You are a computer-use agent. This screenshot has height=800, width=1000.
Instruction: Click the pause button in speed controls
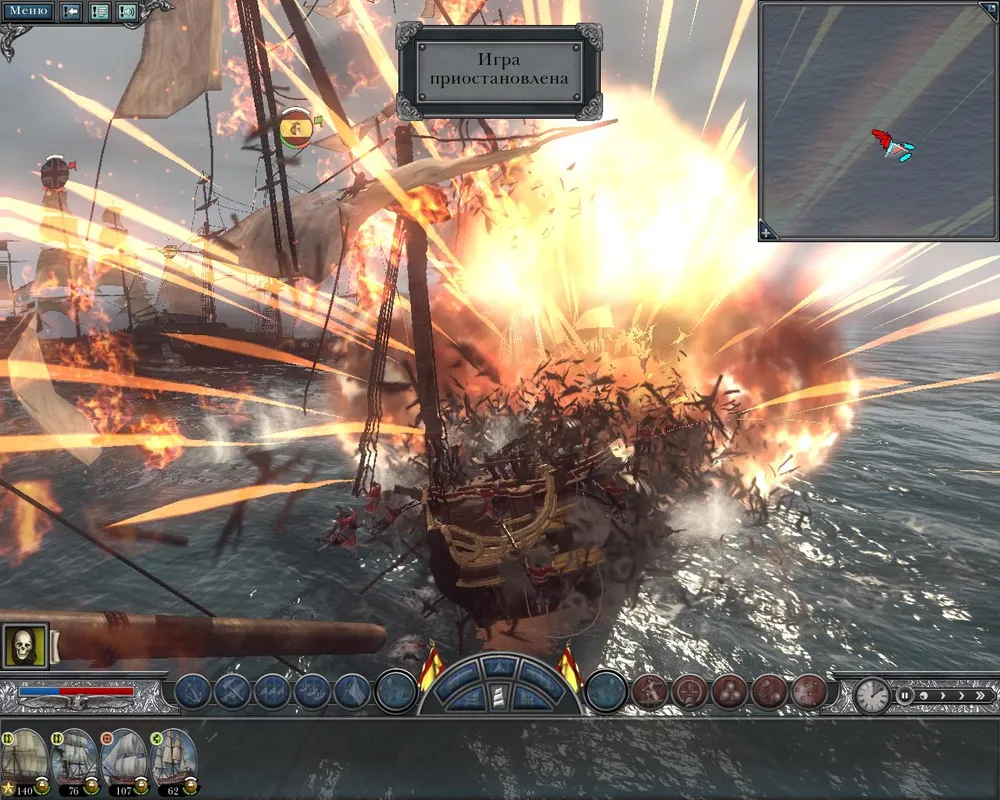[x=905, y=695]
